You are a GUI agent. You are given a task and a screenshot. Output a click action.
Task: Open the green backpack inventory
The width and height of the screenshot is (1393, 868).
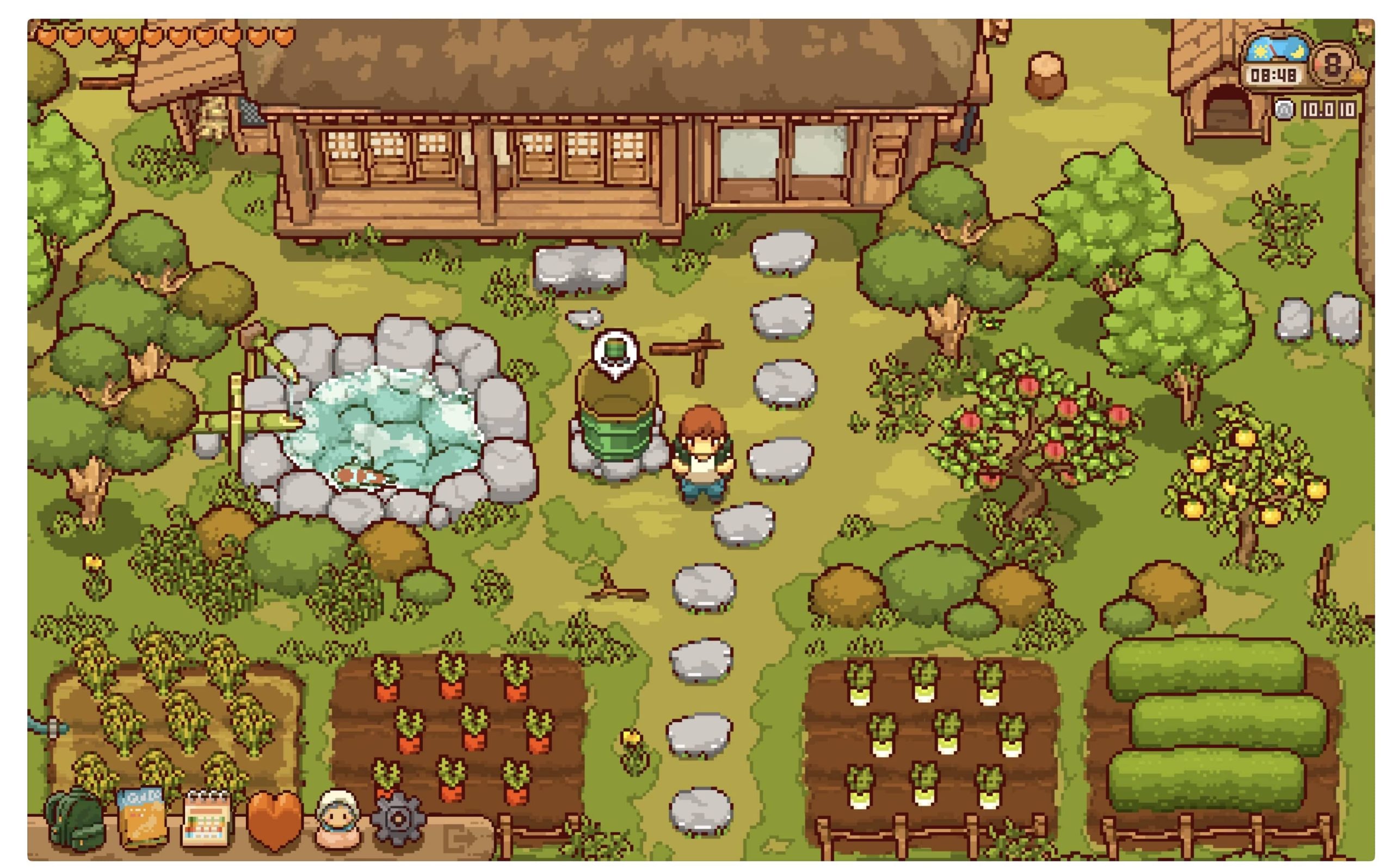click(75, 818)
